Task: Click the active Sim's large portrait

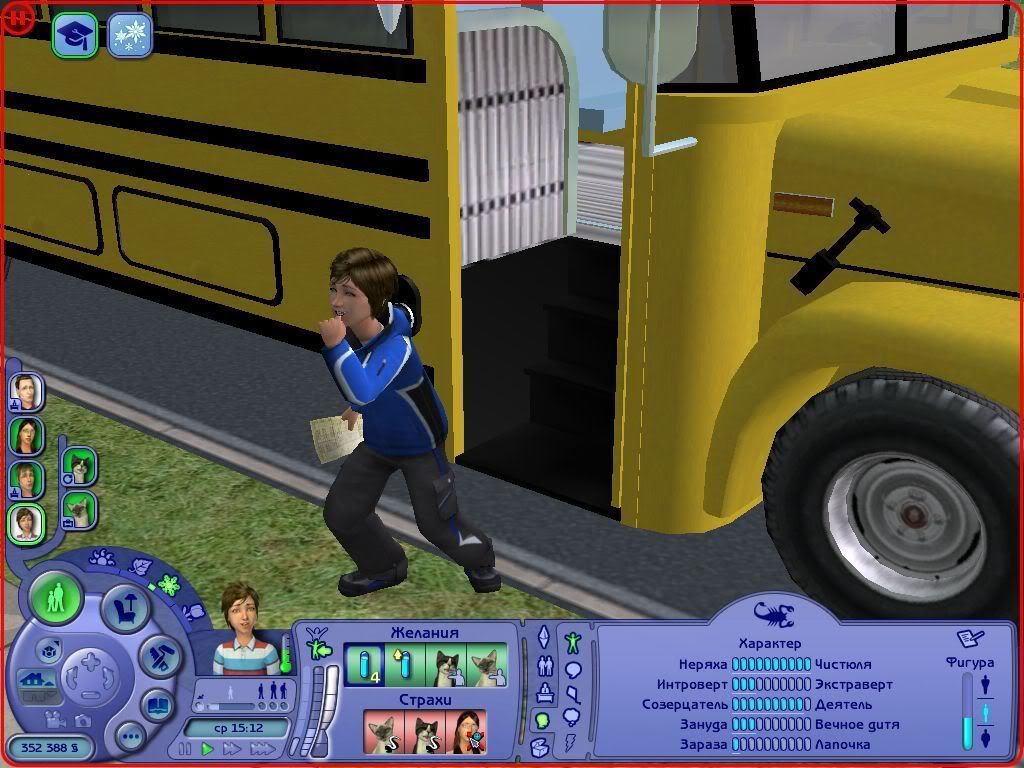Action: [245, 630]
